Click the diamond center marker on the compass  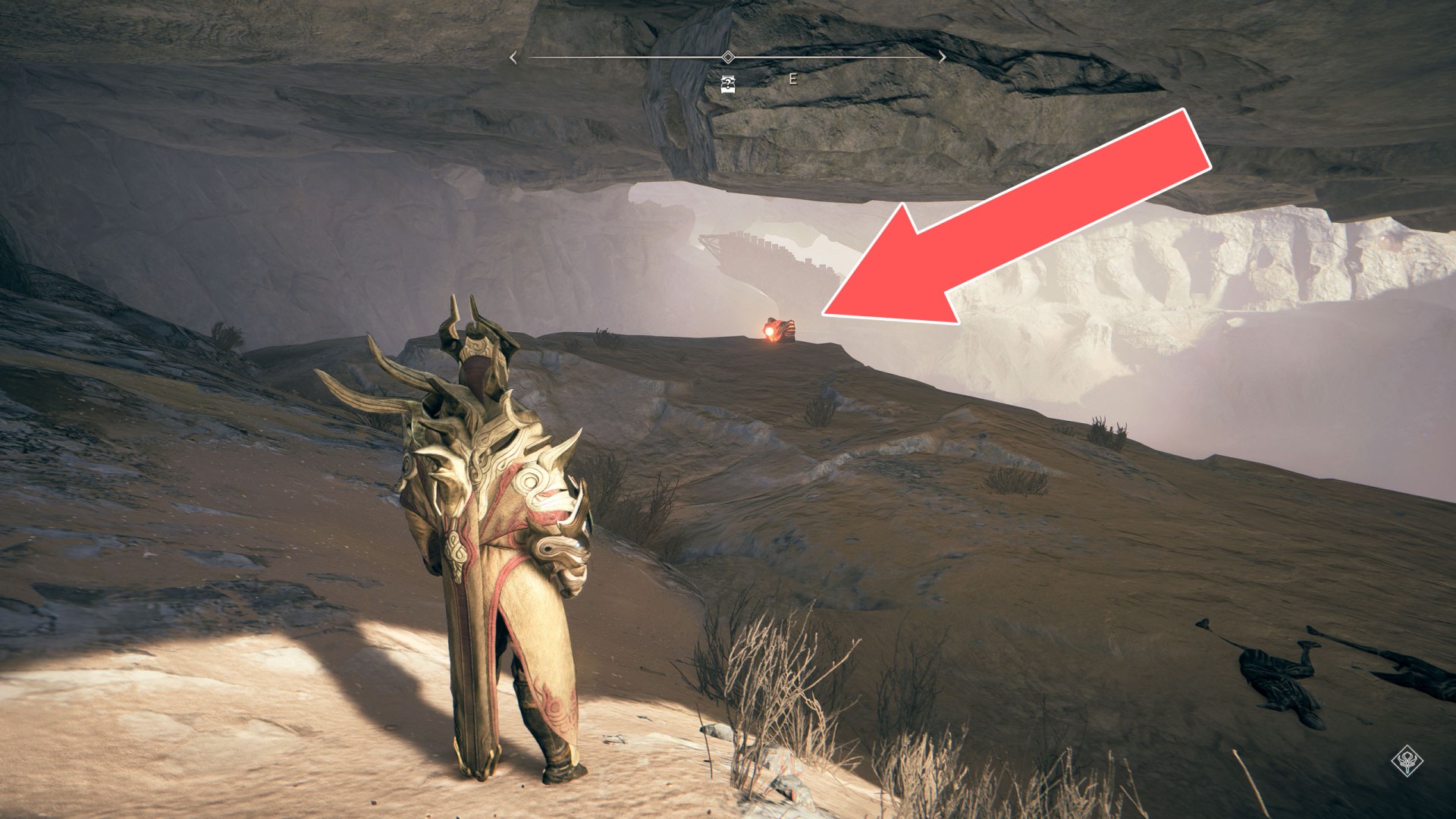click(728, 58)
